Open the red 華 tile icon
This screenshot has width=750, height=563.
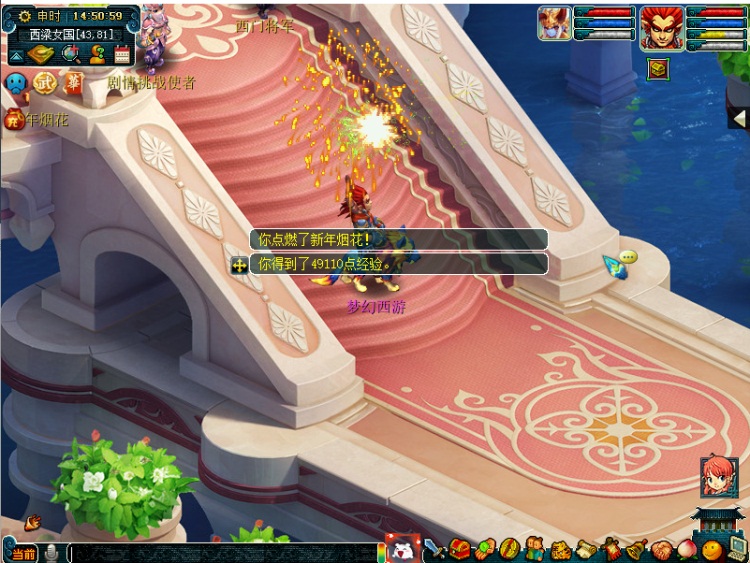73,82
